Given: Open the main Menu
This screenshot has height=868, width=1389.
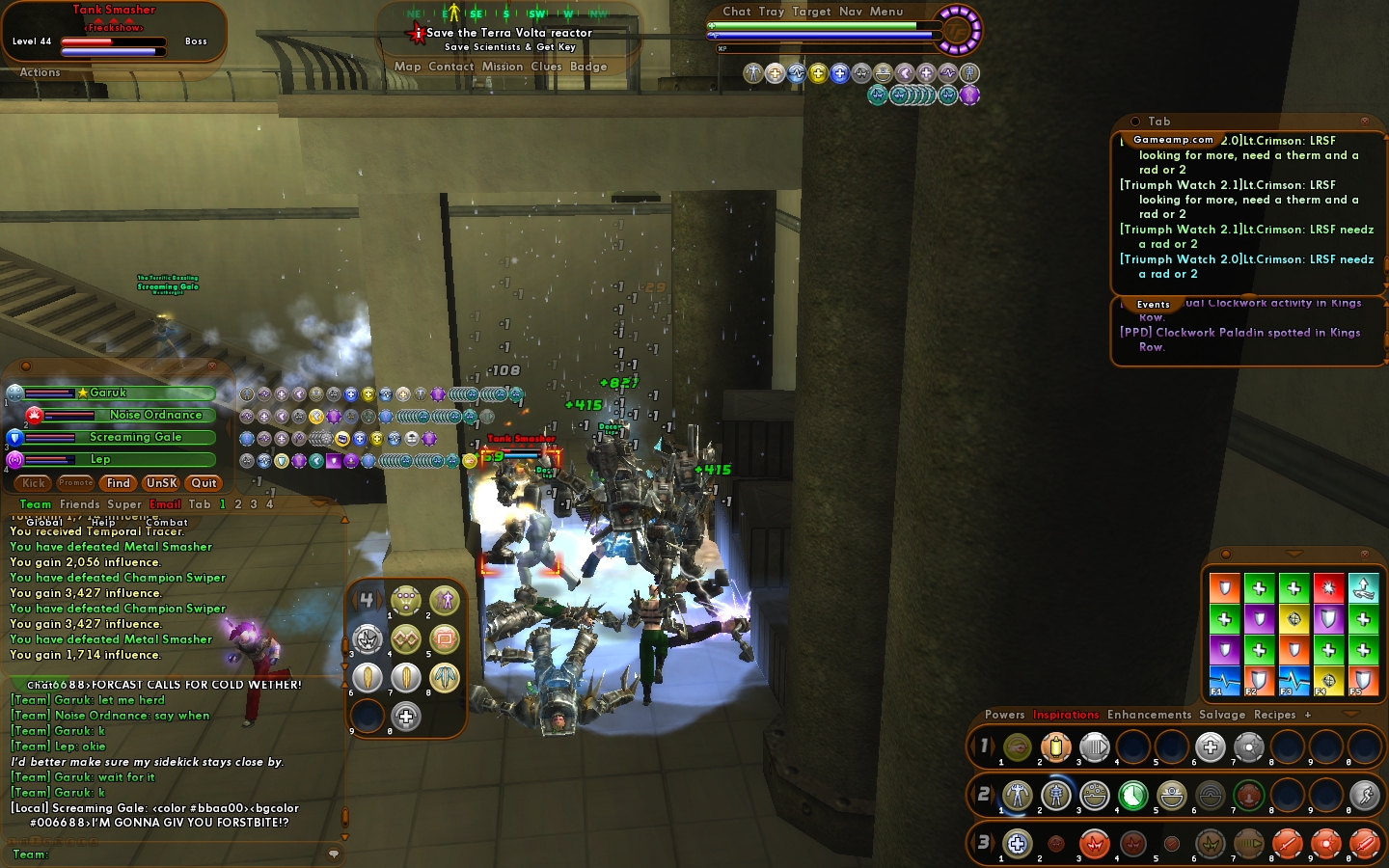Looking at the screenshot, I should (x=886, y=12).
